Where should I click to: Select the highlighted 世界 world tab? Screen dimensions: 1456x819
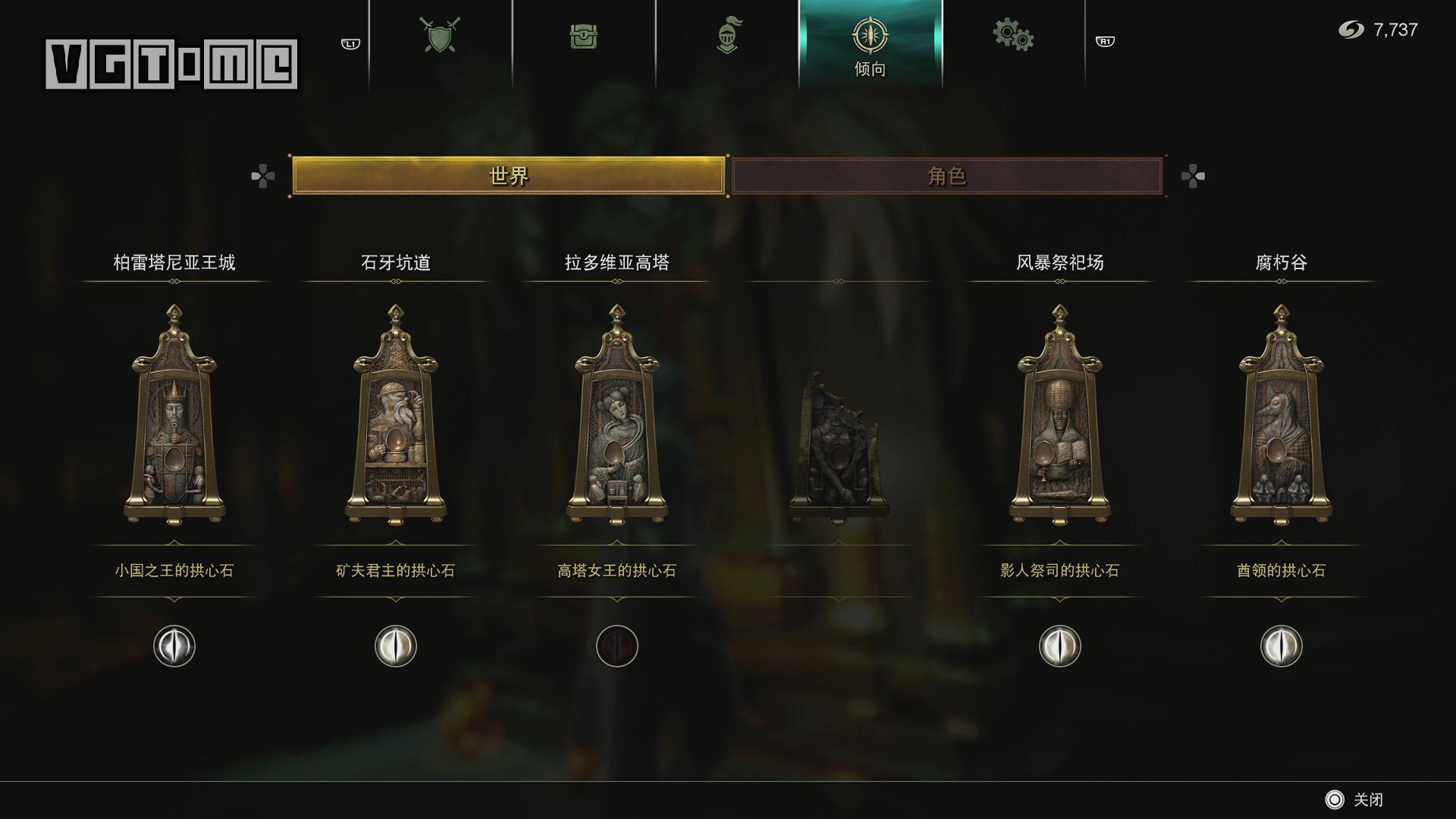click(x=508, y=175)
